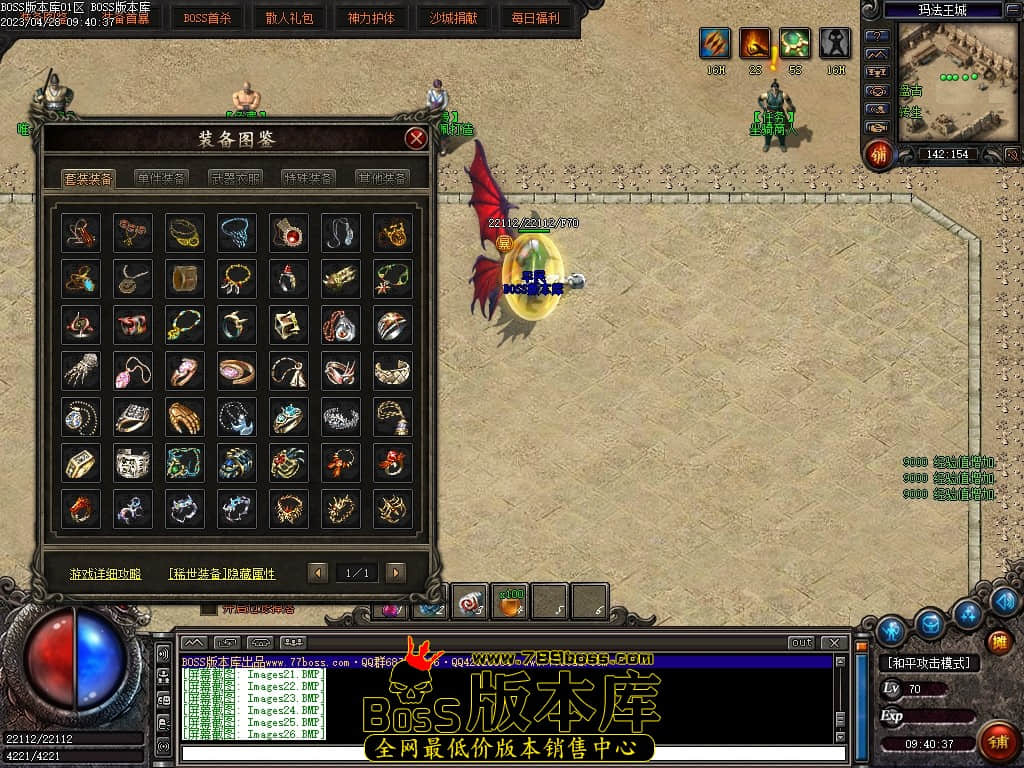Click the [稀世装备]隐藏属性 link

(222, 574)
